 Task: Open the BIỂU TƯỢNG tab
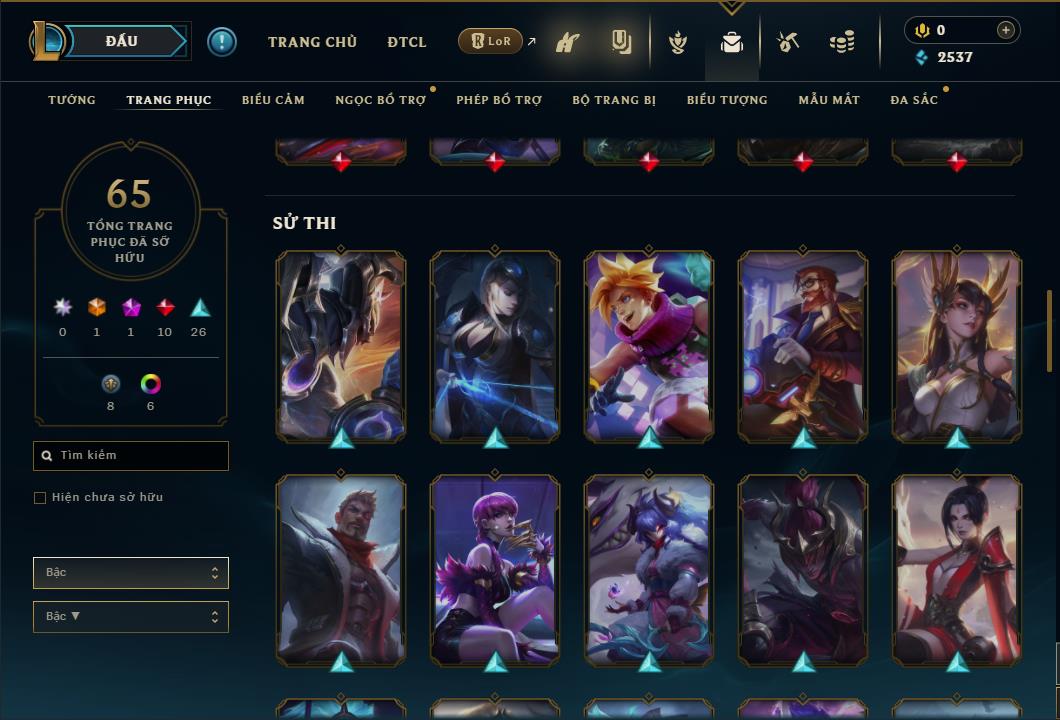tap(727, 100)
